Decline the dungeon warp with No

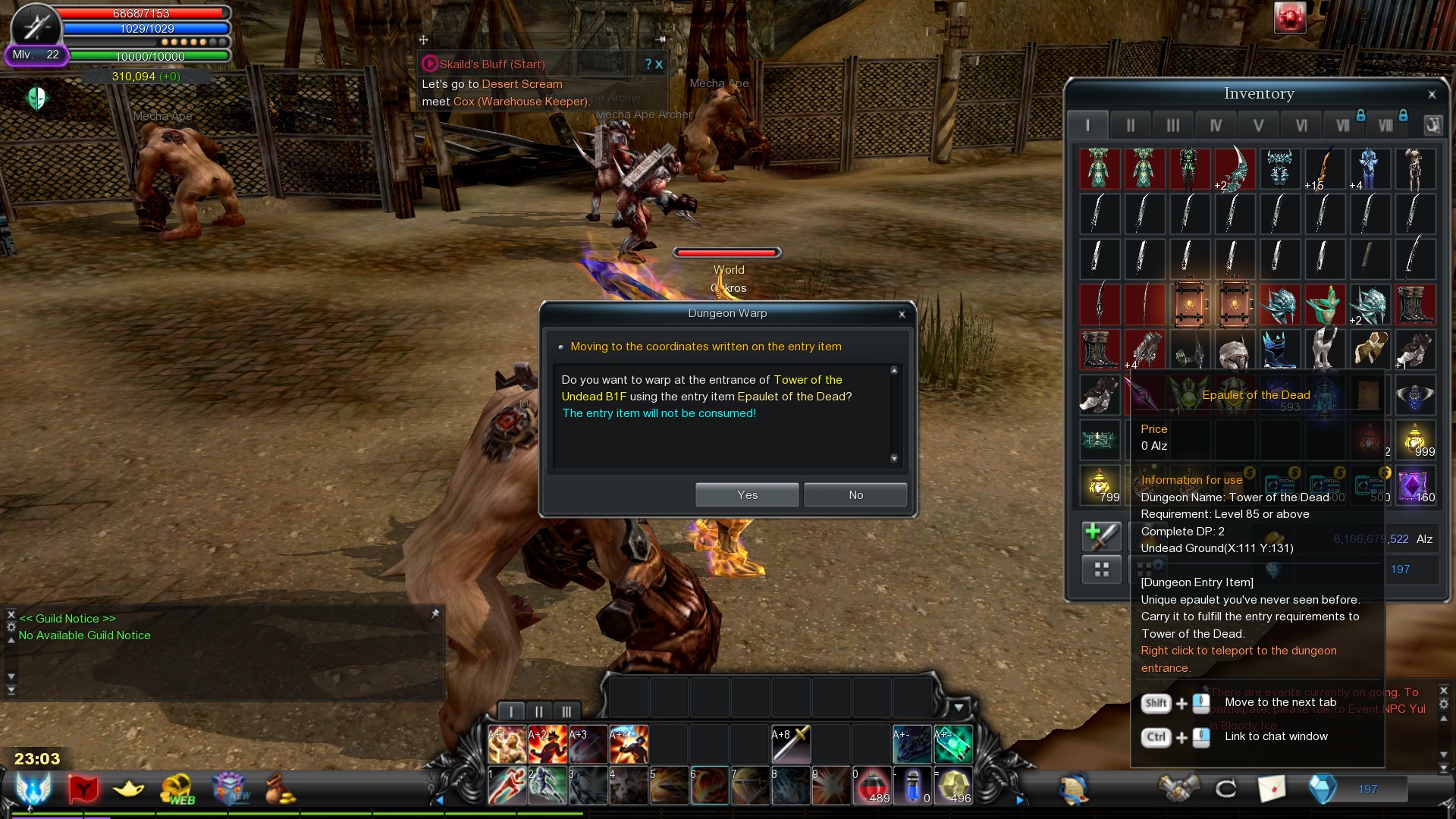coord(855,495)
